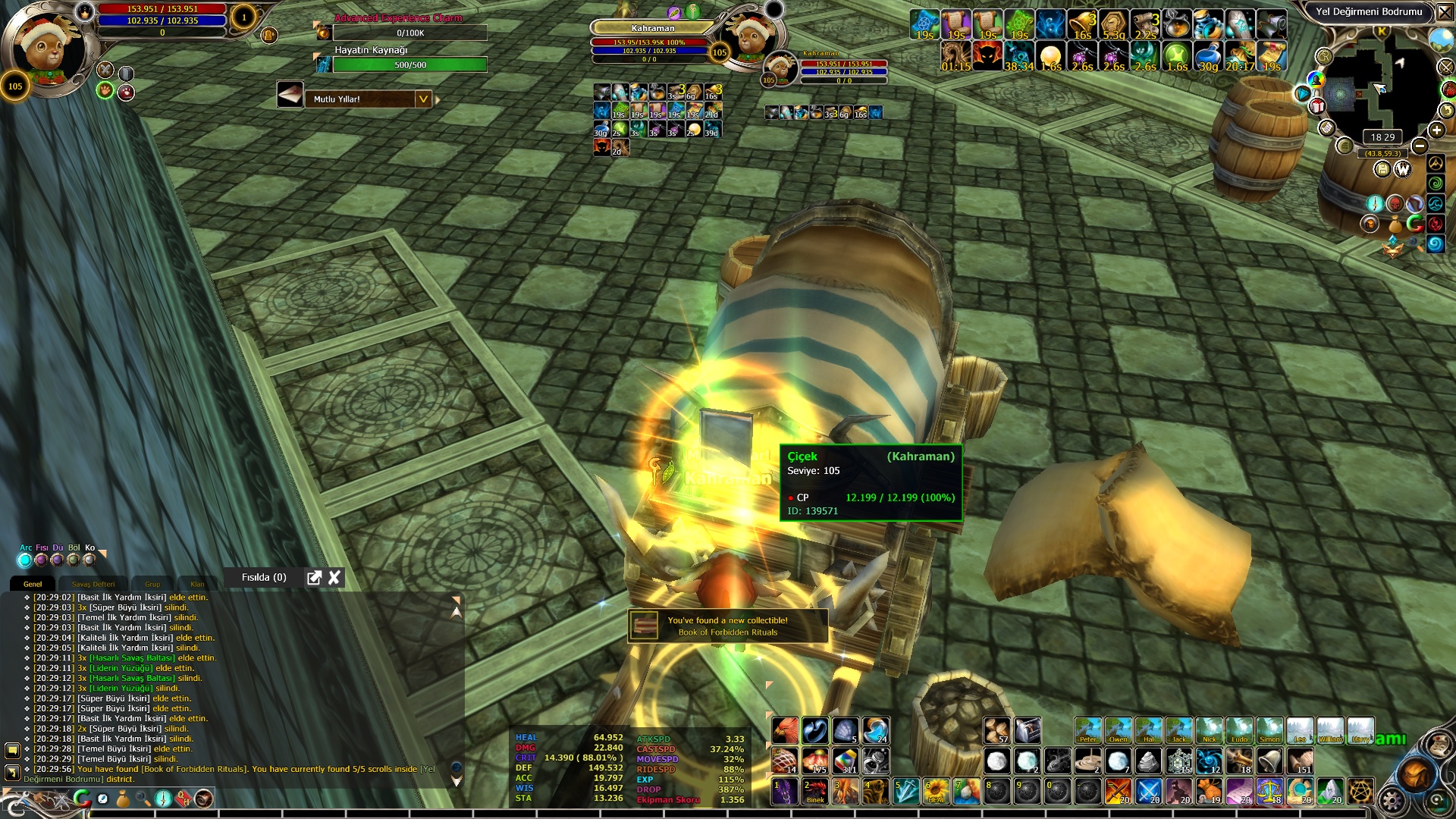Select the Klan chat tab
The image size is (1456, 819).
click(x=197, y=584)
